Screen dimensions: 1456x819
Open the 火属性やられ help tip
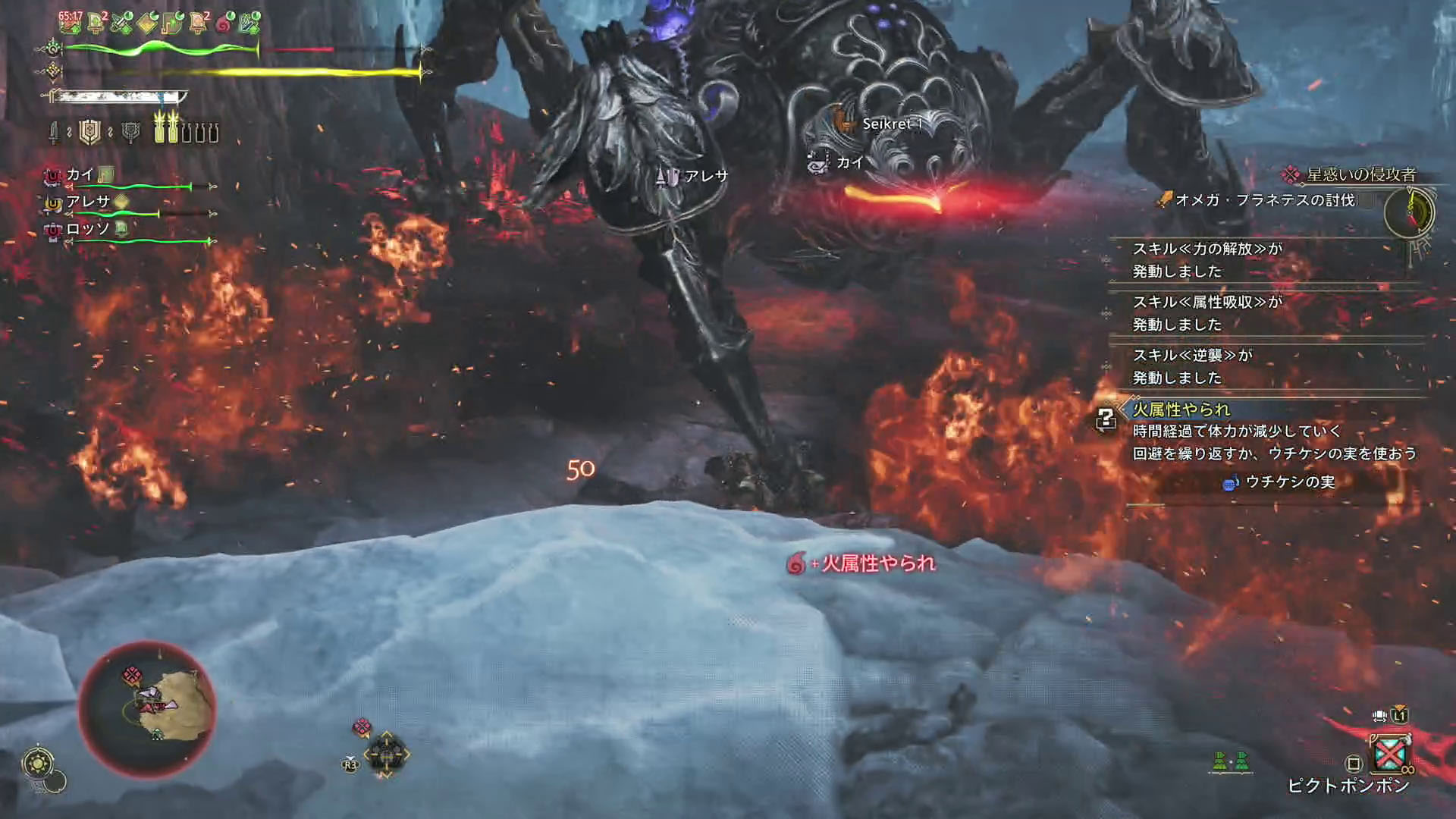[x=1106, y=418]
